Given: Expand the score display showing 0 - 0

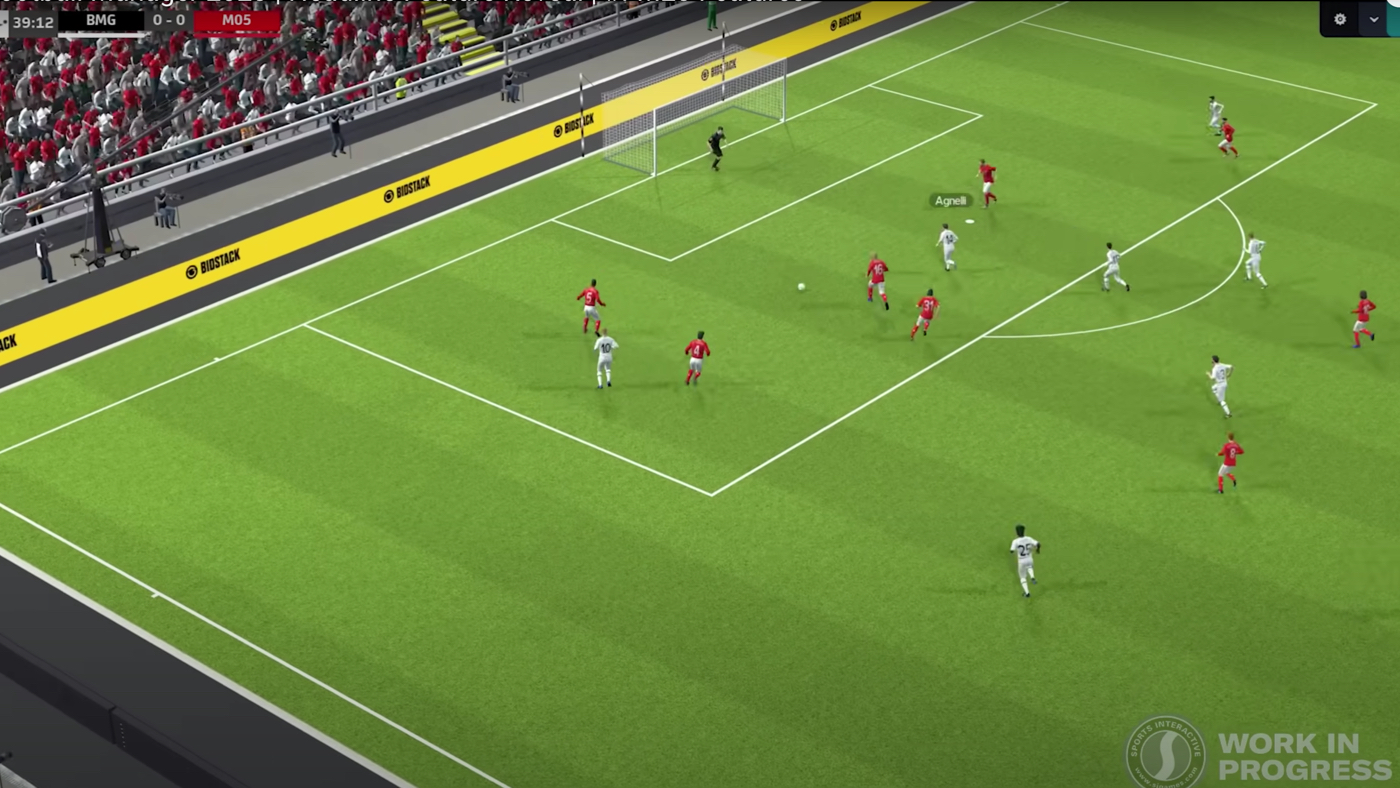Looking at the screenshot, I should click(168, 19).
